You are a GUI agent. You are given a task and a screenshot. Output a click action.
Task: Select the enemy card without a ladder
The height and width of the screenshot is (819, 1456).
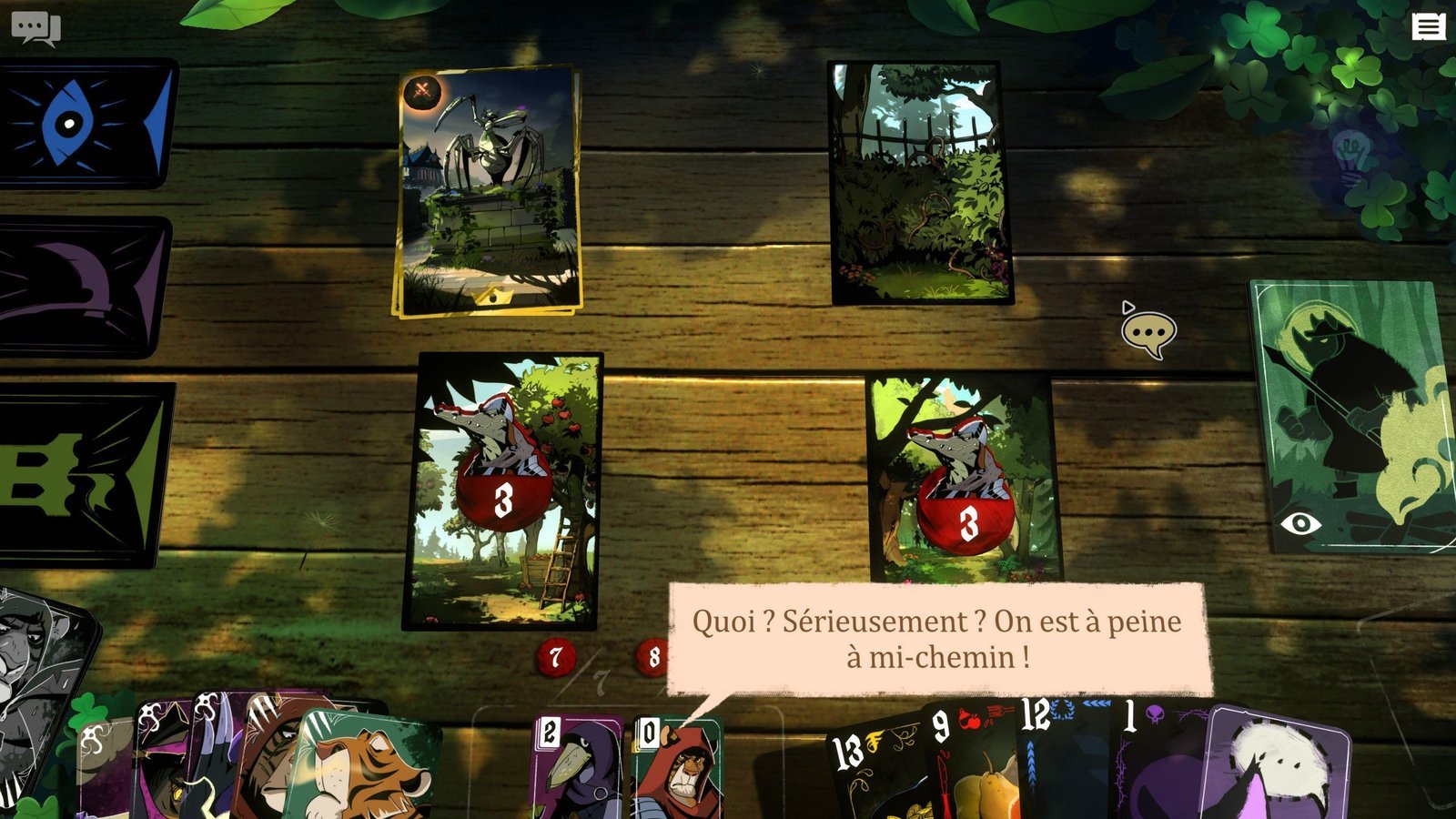point(963,480)
